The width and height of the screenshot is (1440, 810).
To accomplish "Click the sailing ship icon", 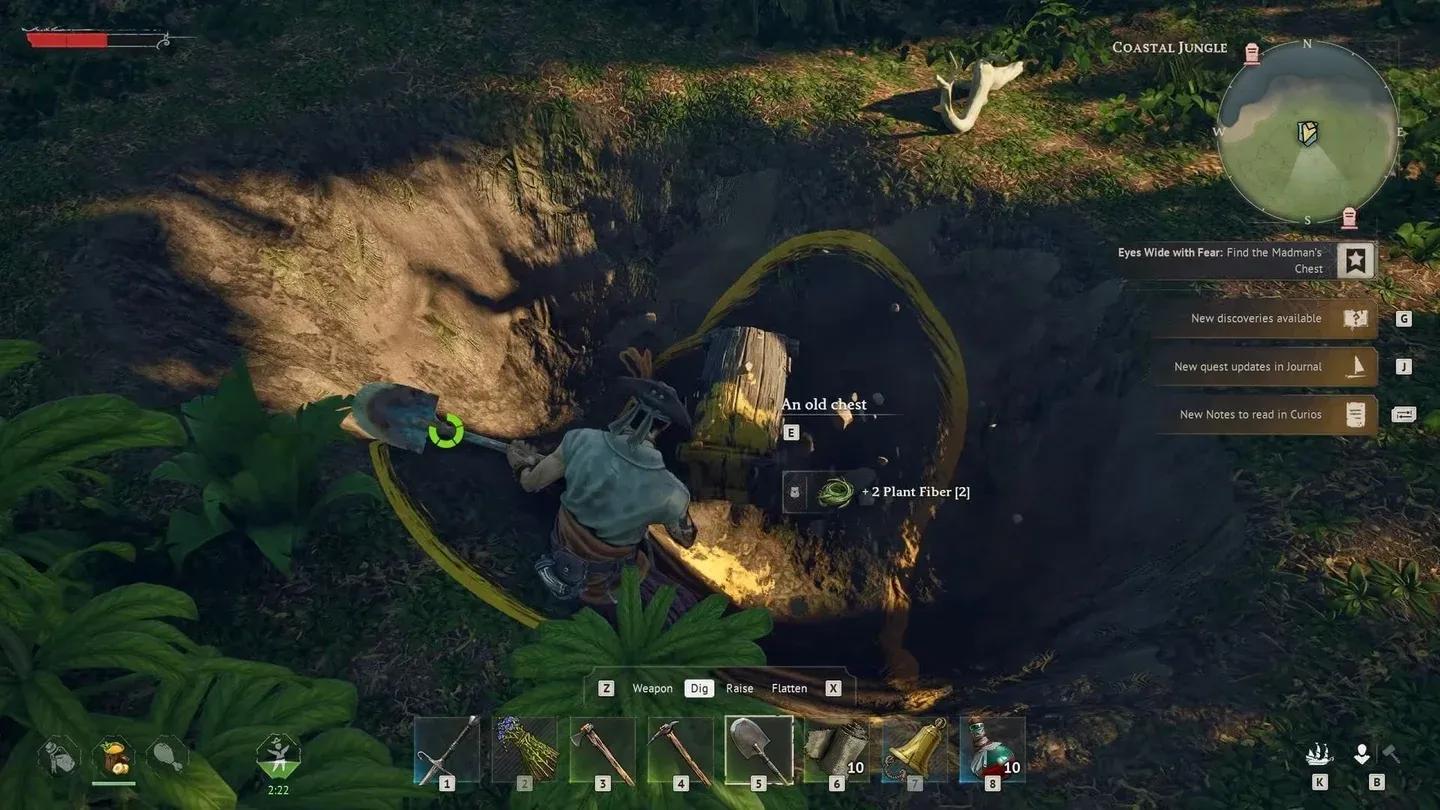I will (x=1319, y=755).
